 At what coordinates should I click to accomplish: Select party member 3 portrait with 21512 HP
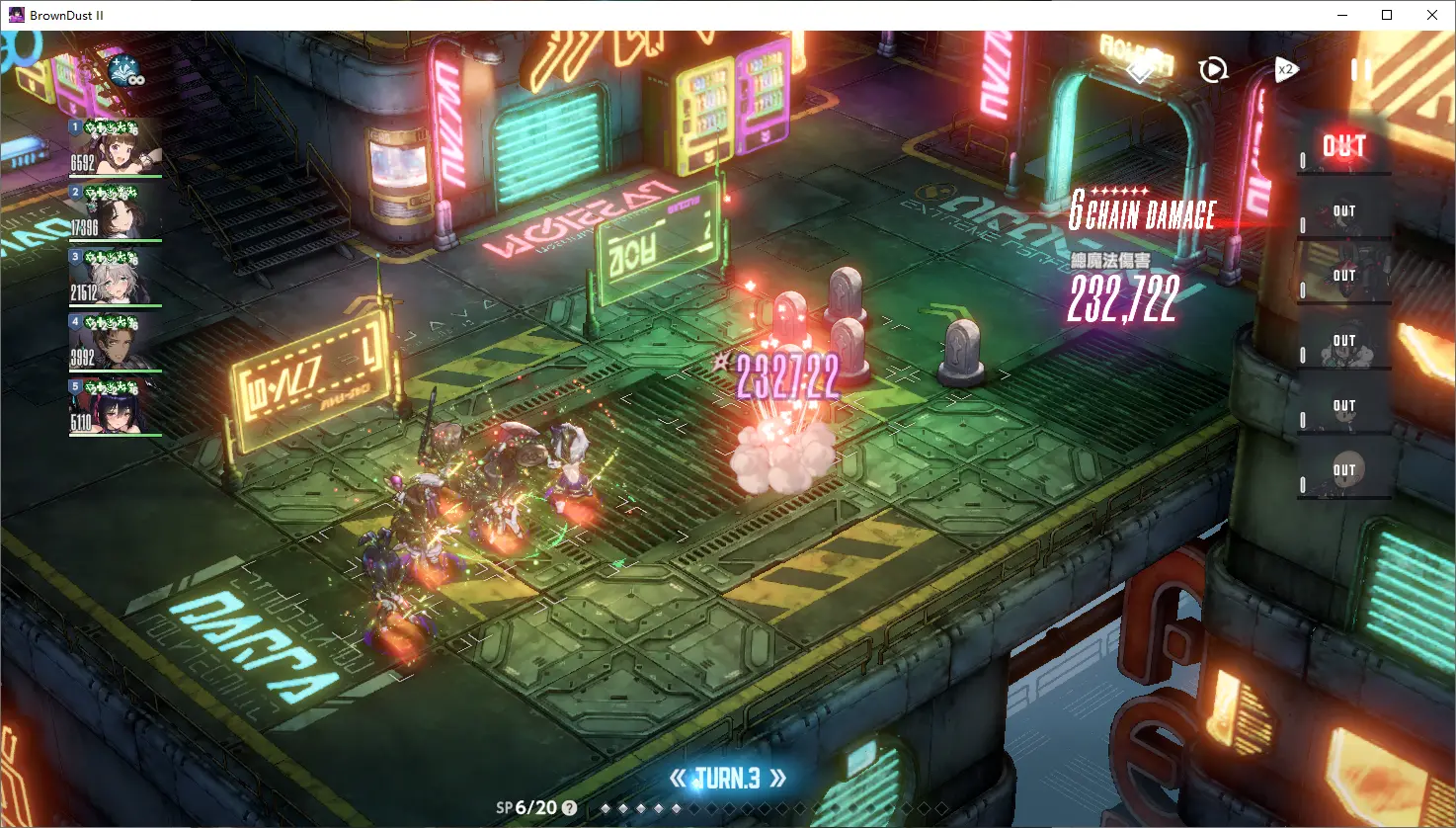[115, 278]
